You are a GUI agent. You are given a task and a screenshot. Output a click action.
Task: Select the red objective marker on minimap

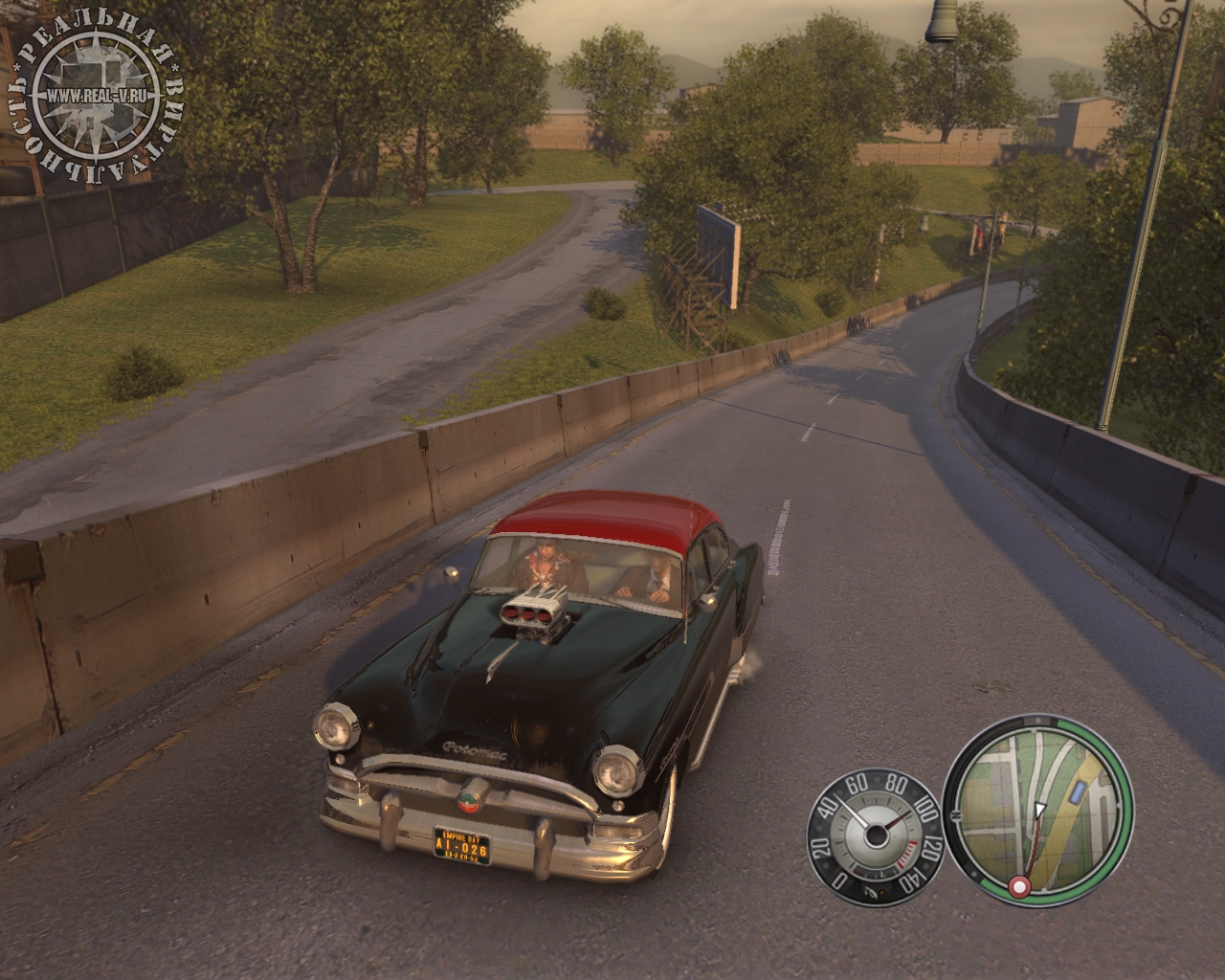(x=1019, y=888)
